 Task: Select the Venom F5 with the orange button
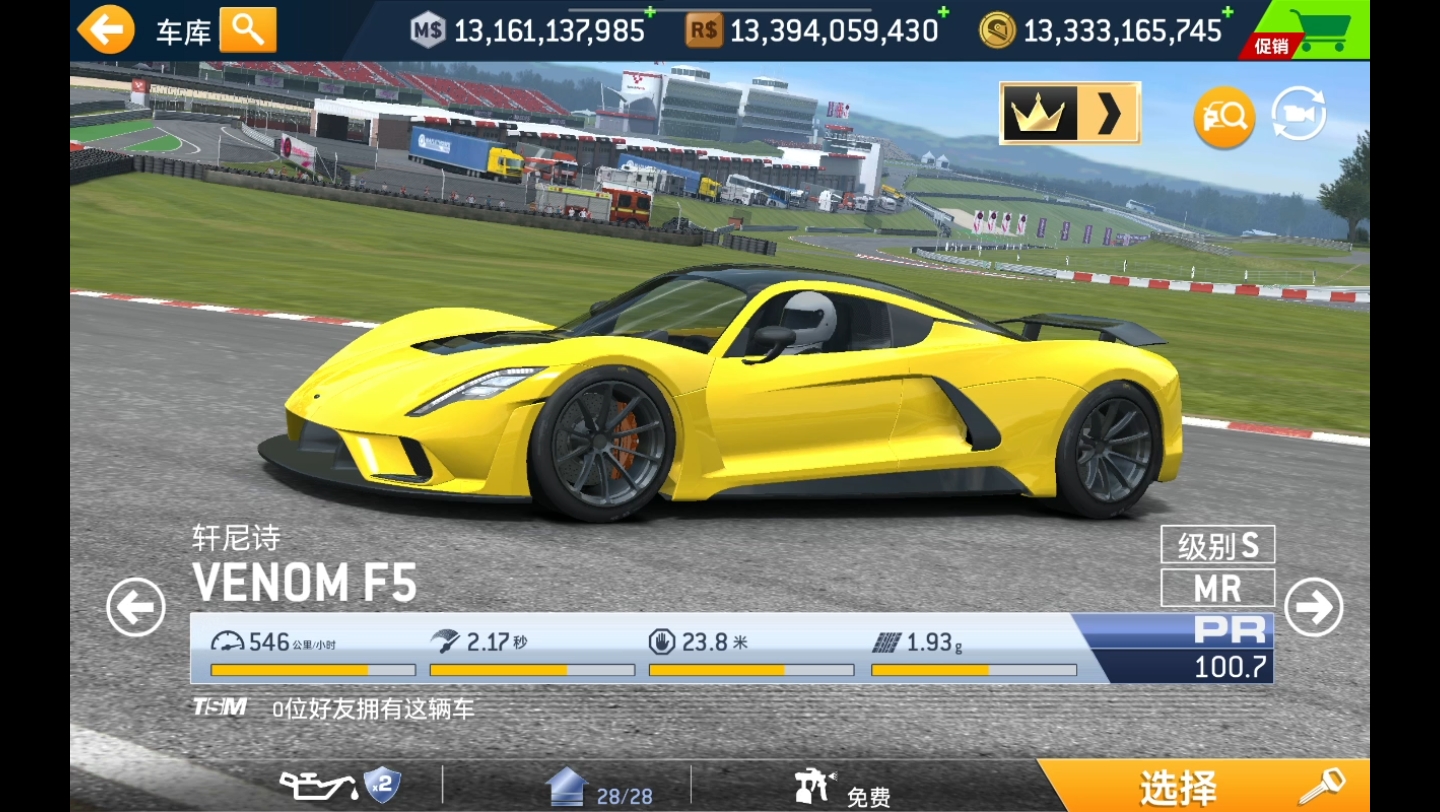1202,787
